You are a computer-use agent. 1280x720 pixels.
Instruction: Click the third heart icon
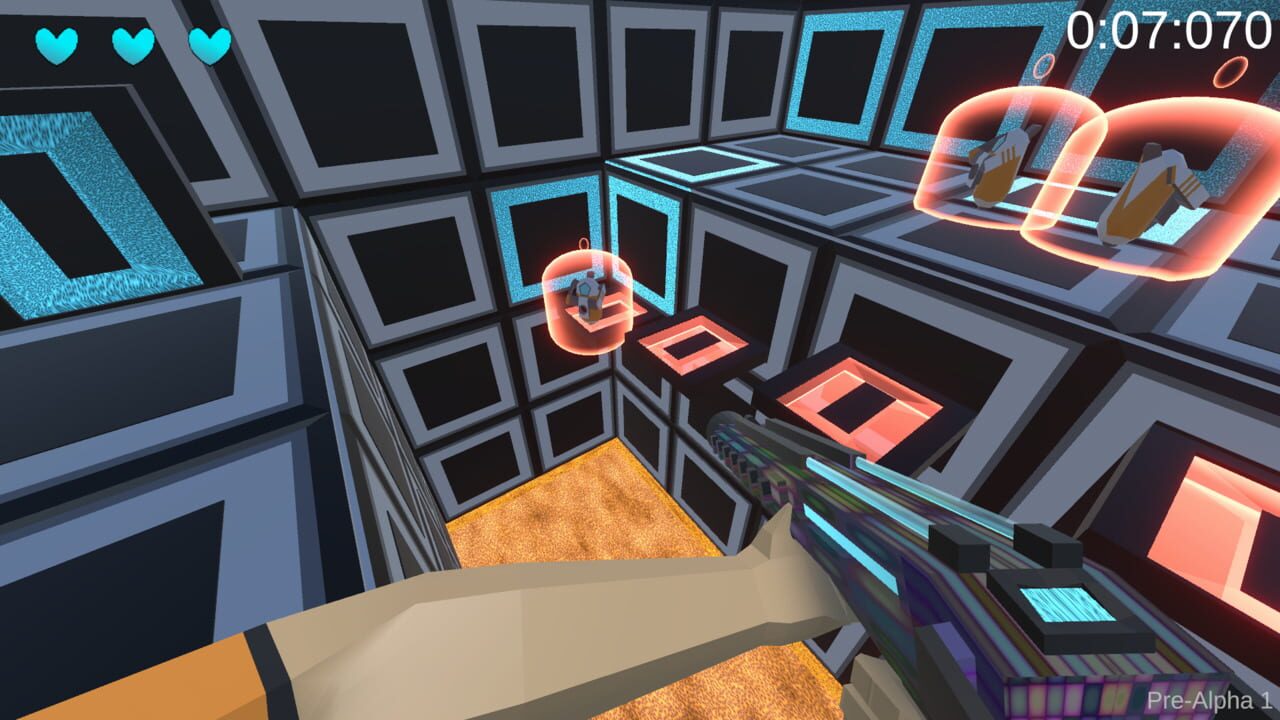coord(208,47)
